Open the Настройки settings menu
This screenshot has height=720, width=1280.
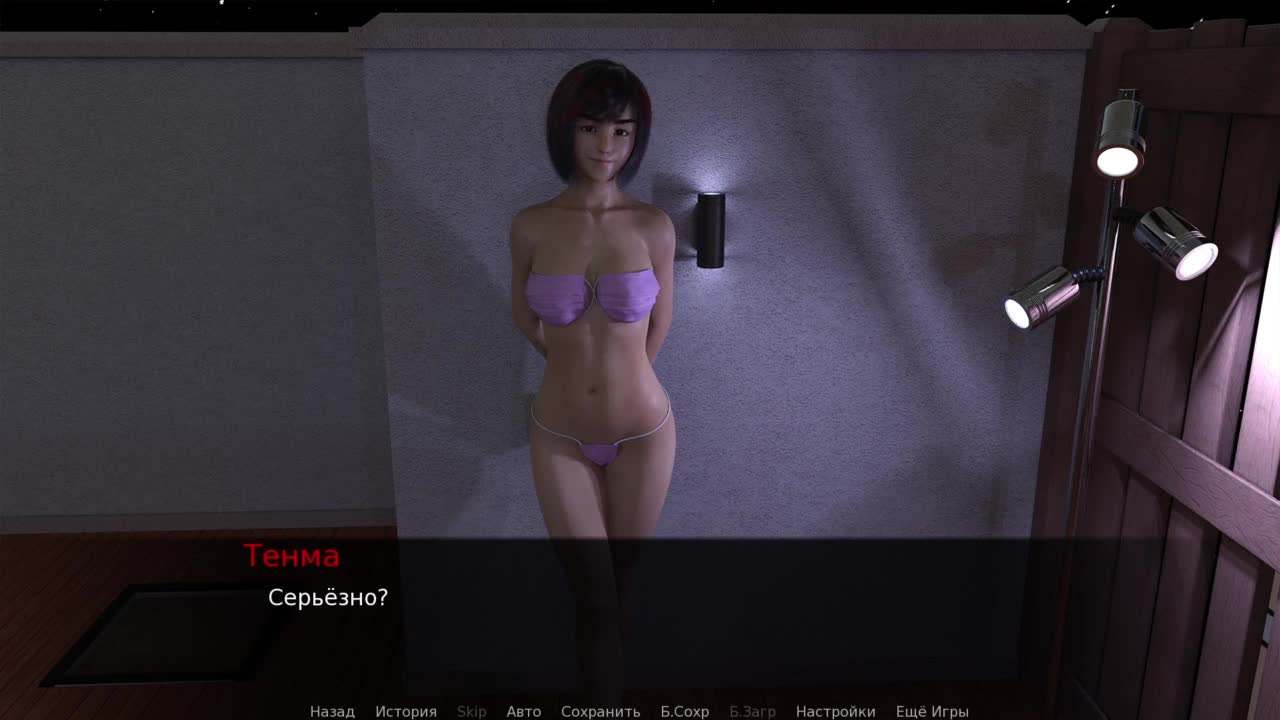tap(835, 711)
